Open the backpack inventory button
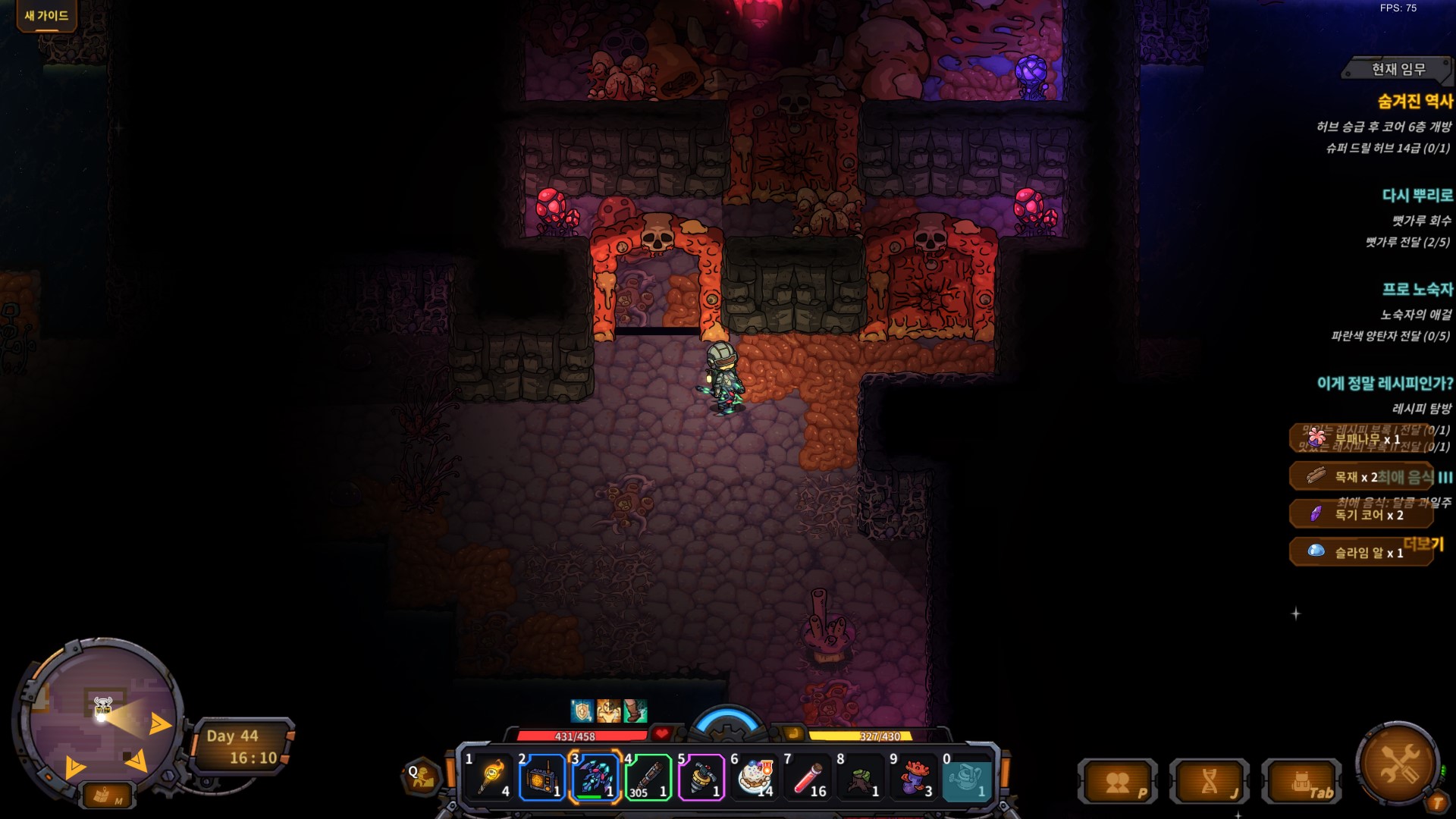The image size is (1456, 819). (1301, 783)
